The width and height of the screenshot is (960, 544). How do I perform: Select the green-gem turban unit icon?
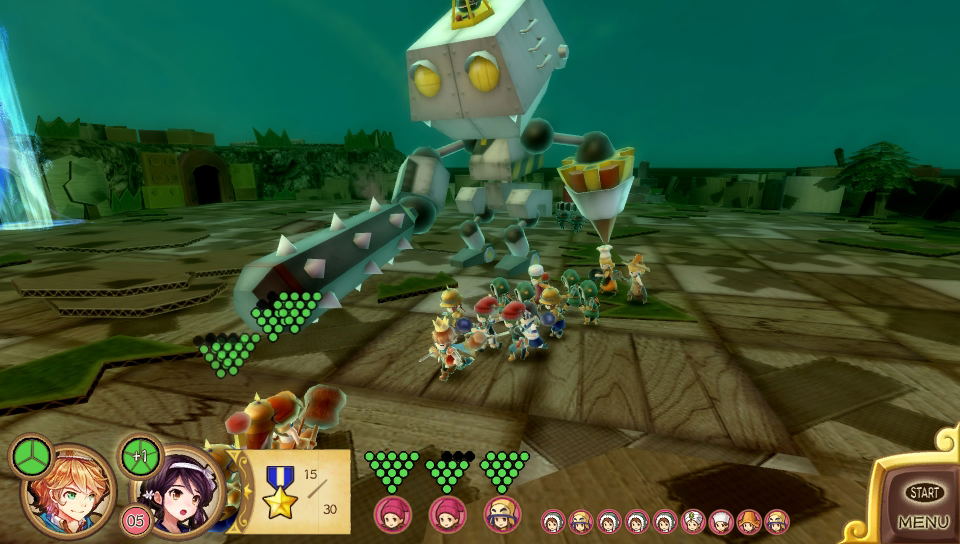tap(693, 521)
